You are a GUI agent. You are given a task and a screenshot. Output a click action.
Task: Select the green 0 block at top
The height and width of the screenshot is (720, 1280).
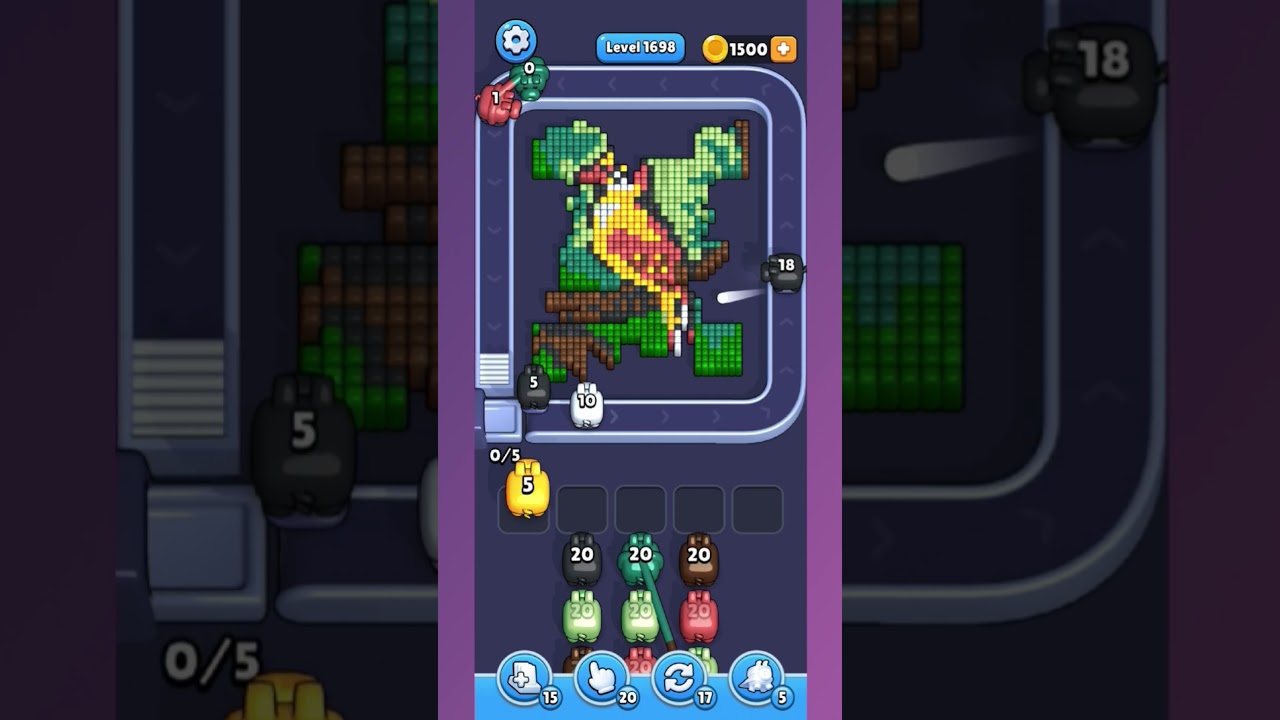click(x=527, y=79)
